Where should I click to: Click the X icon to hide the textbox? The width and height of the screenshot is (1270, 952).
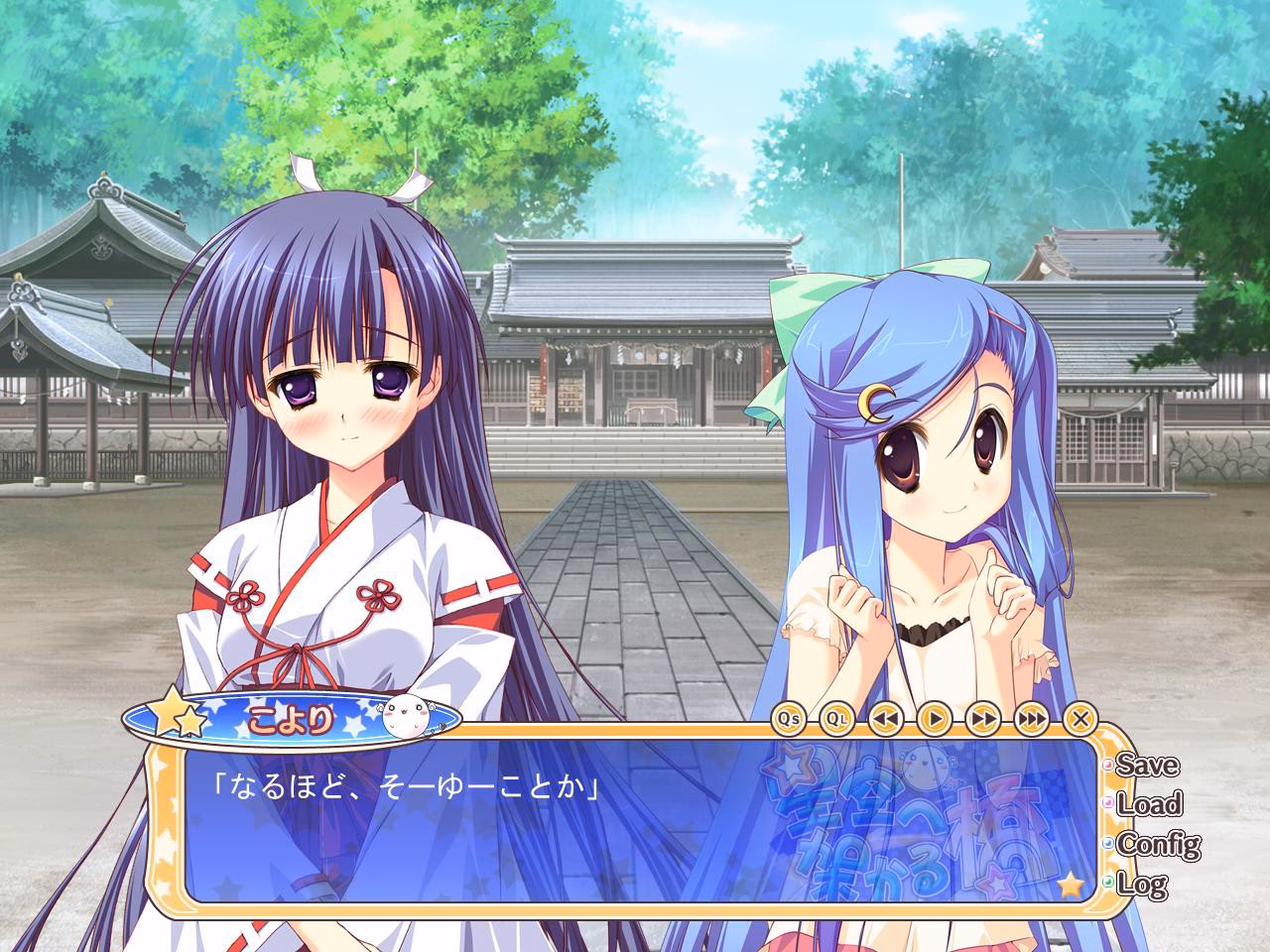point(1081,717)
